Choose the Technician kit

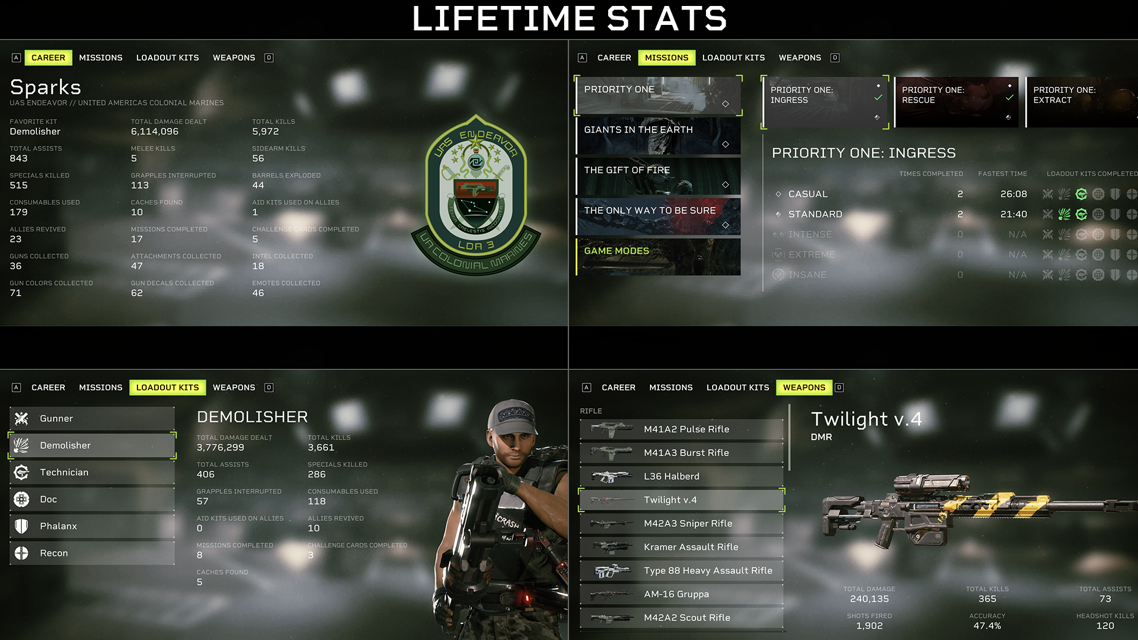pyautogui.click(x=92, y=472)
